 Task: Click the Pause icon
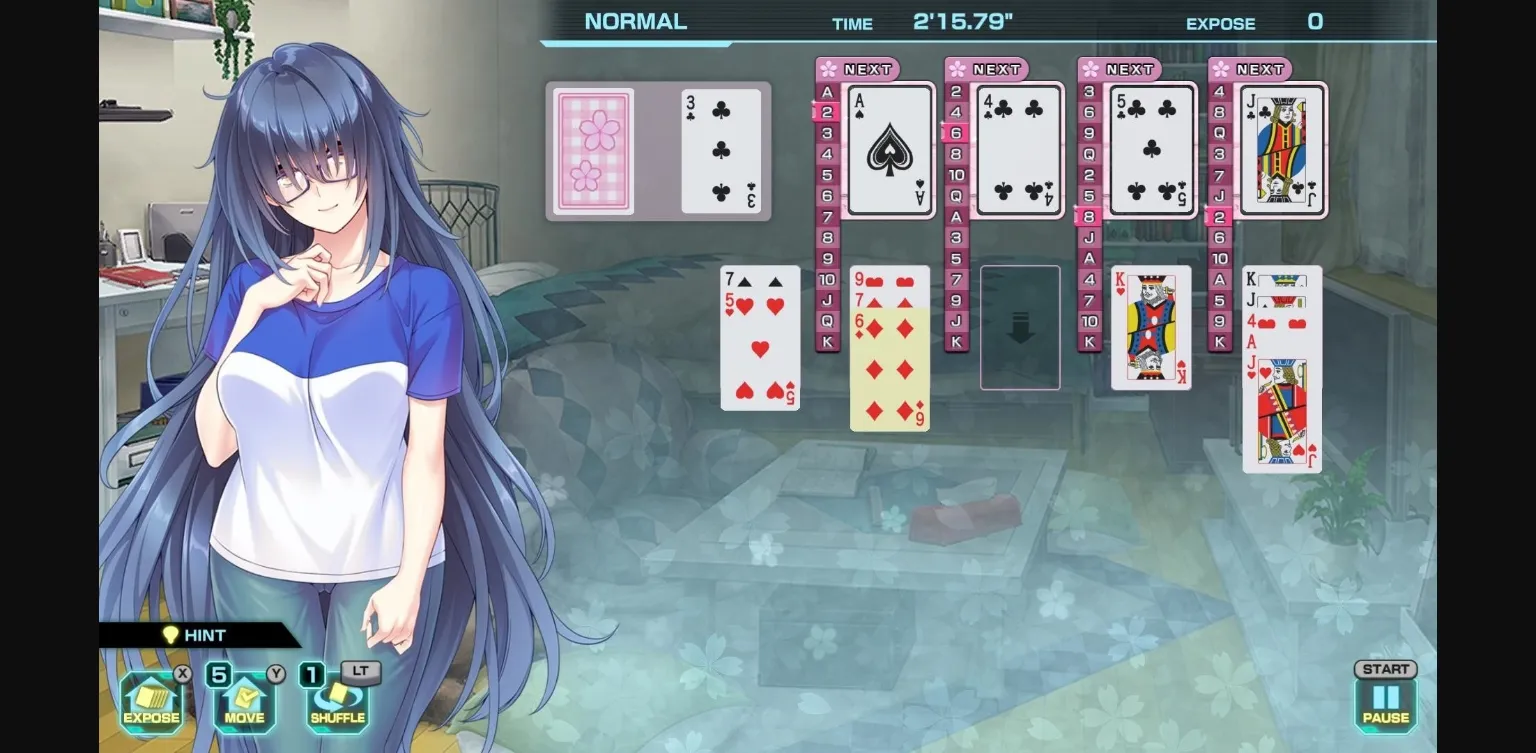[x=1384, y=700]
